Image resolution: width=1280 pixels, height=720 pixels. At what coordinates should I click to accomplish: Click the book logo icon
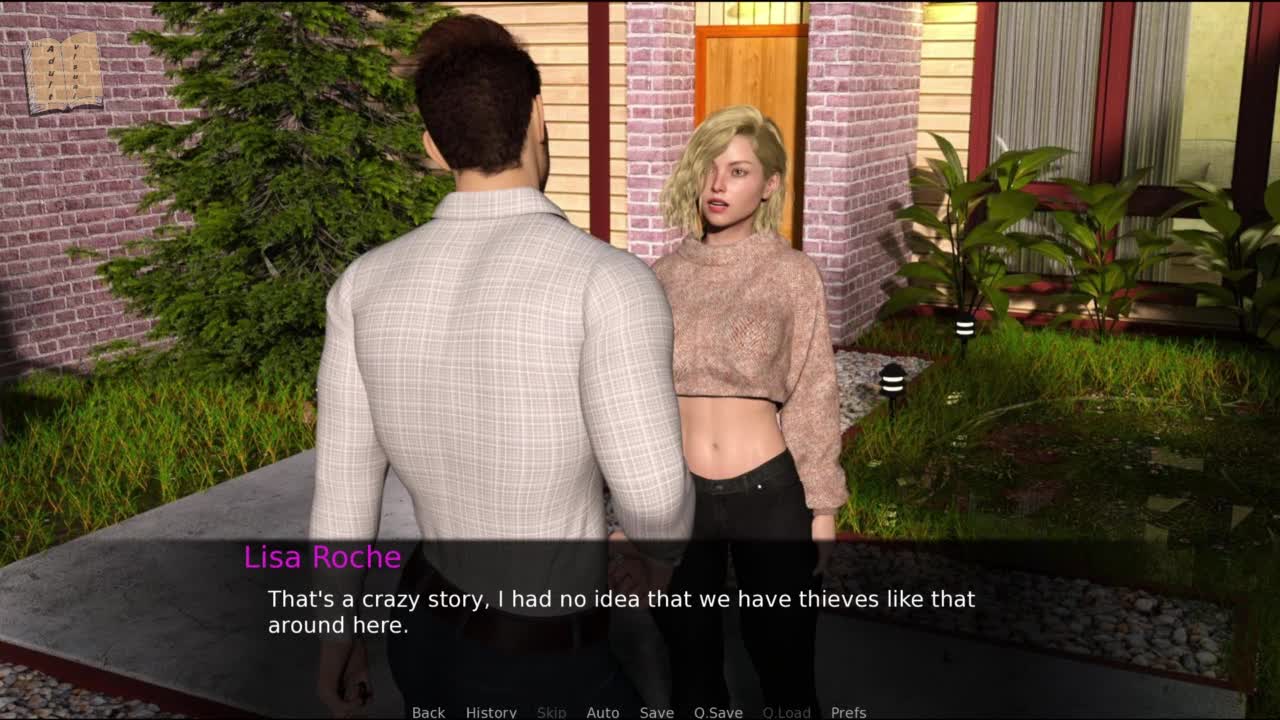(x=63, y=73)
